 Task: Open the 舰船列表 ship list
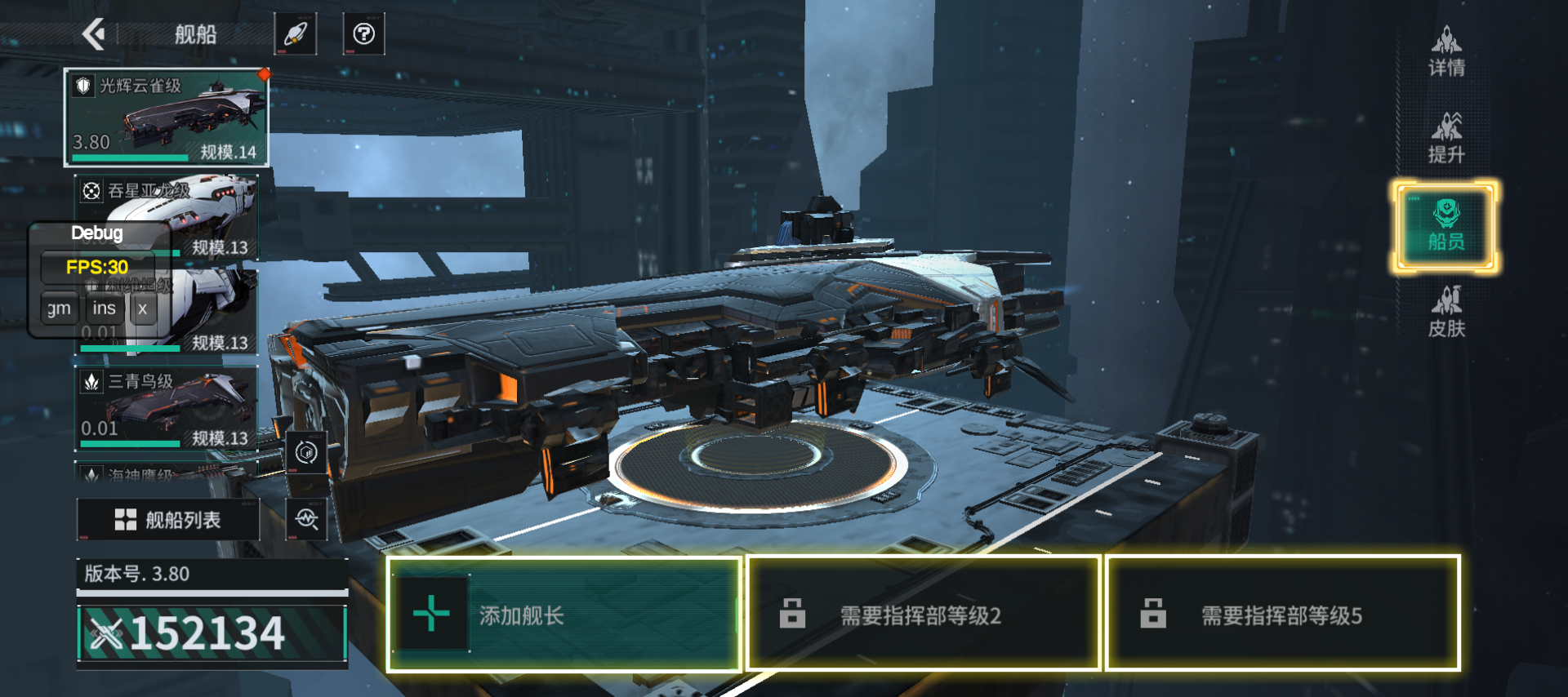(168, 520)
